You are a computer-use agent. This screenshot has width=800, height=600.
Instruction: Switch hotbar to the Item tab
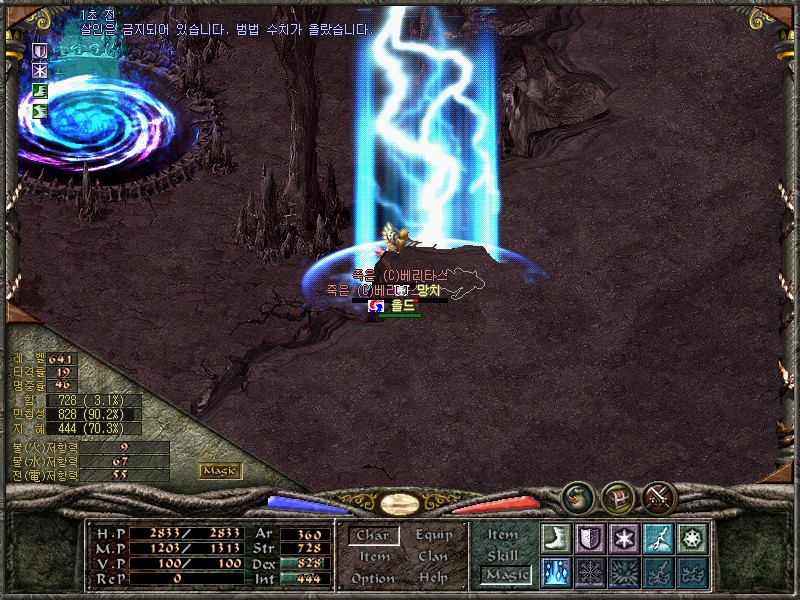(x=503, y=535)
